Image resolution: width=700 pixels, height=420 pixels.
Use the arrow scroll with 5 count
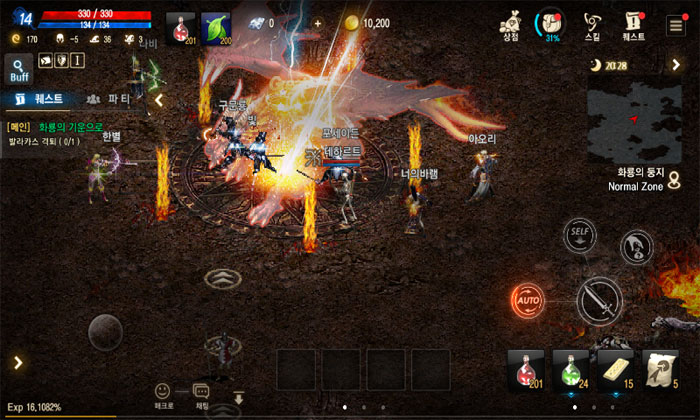click(661, 369)
